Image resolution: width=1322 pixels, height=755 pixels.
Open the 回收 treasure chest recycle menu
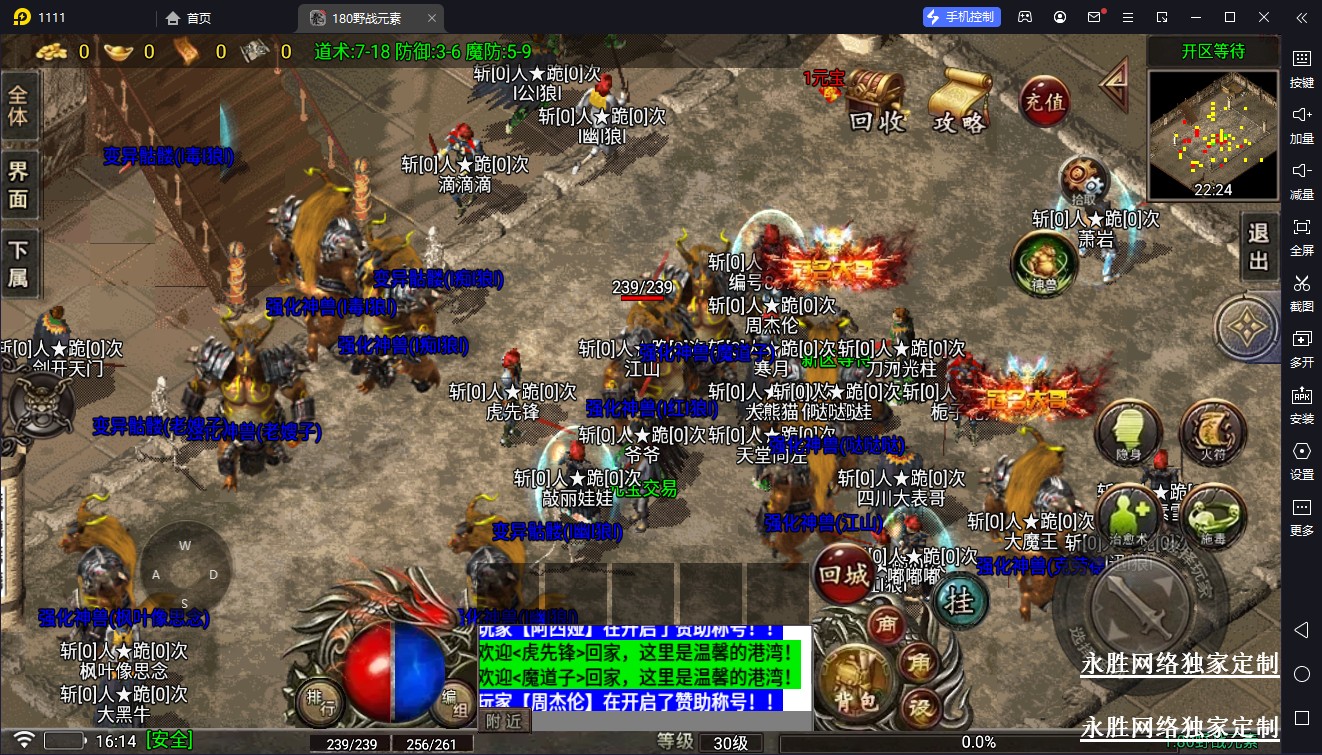click(876, 102)
